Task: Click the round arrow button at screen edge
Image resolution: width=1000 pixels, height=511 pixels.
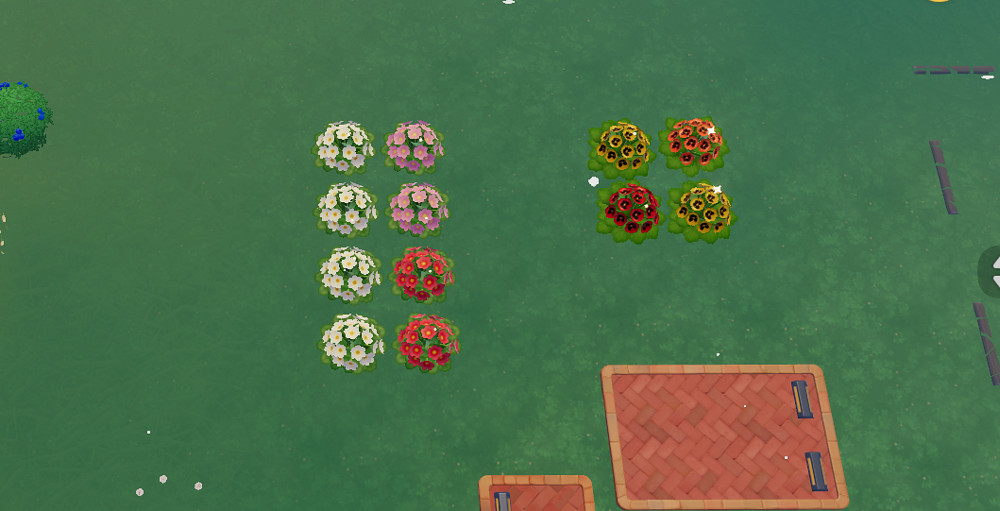Action: click(x=992, y=270)
